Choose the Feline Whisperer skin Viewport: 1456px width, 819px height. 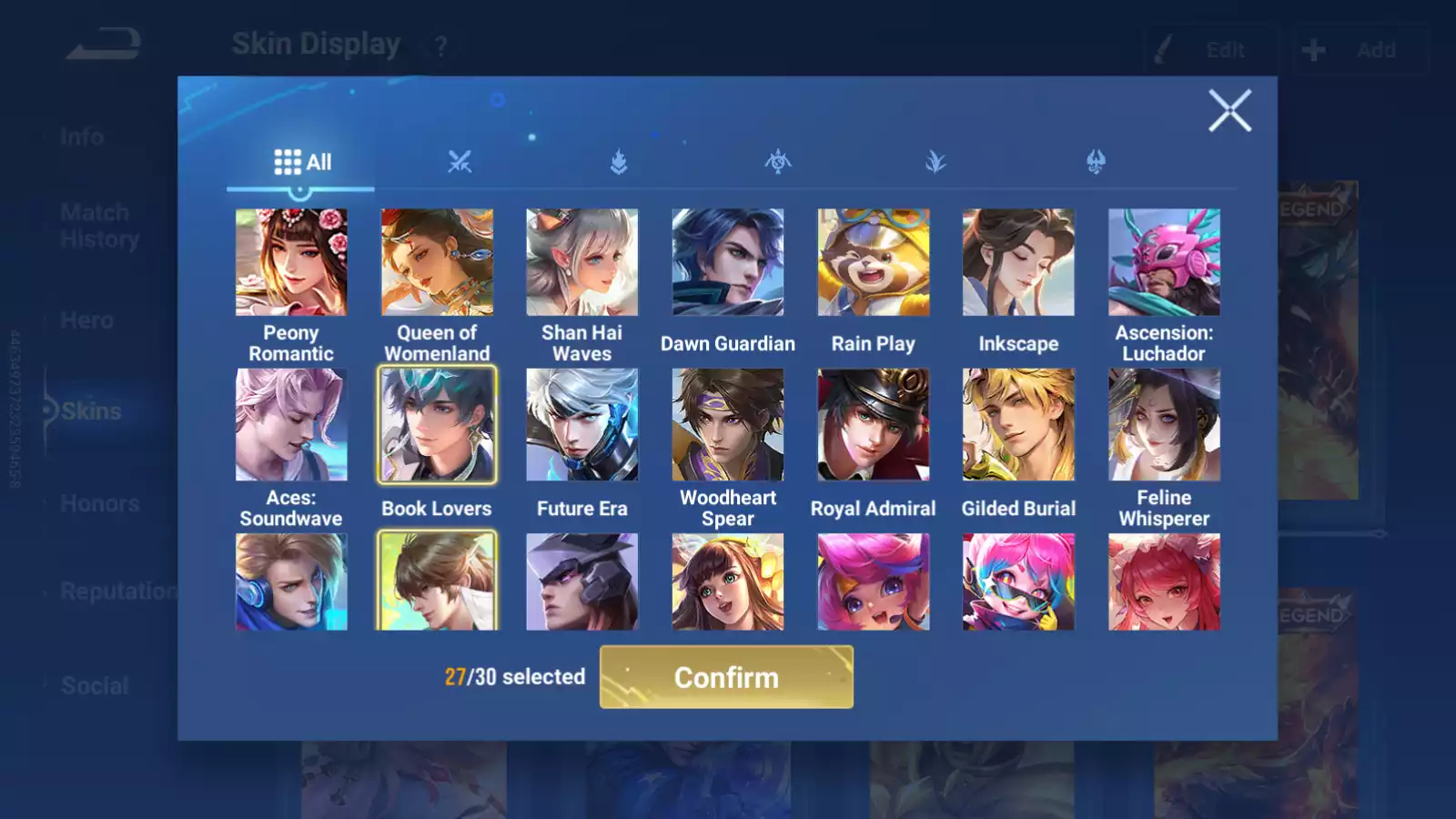click(1164, 424)
